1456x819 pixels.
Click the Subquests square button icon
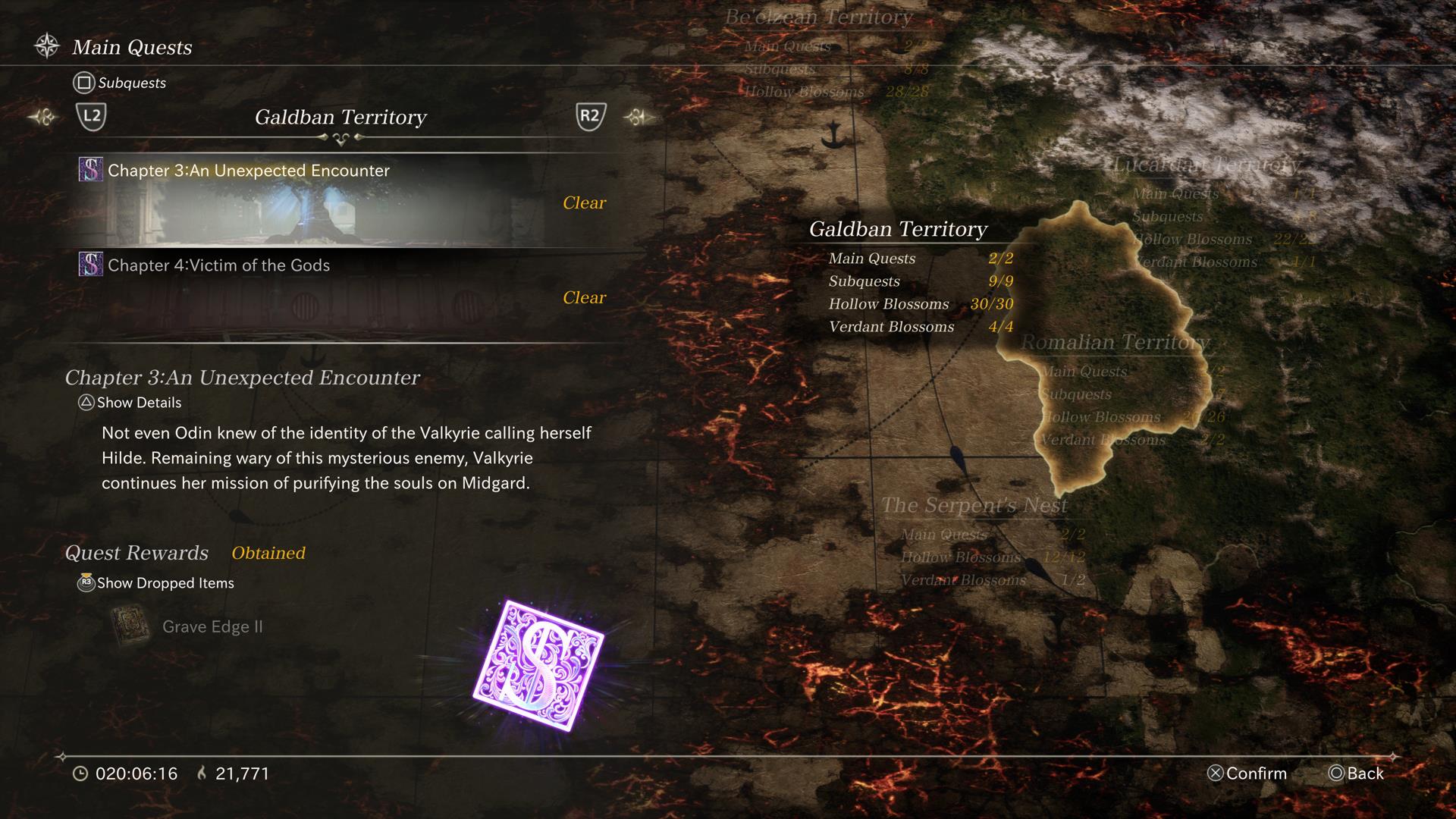coord(86,83)
